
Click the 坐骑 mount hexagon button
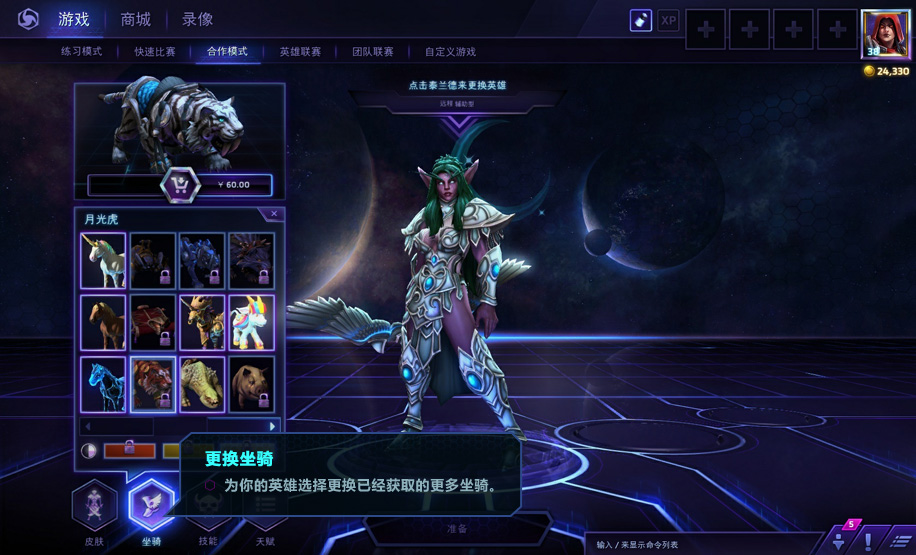pyautogui.click(x=151, y=506)
